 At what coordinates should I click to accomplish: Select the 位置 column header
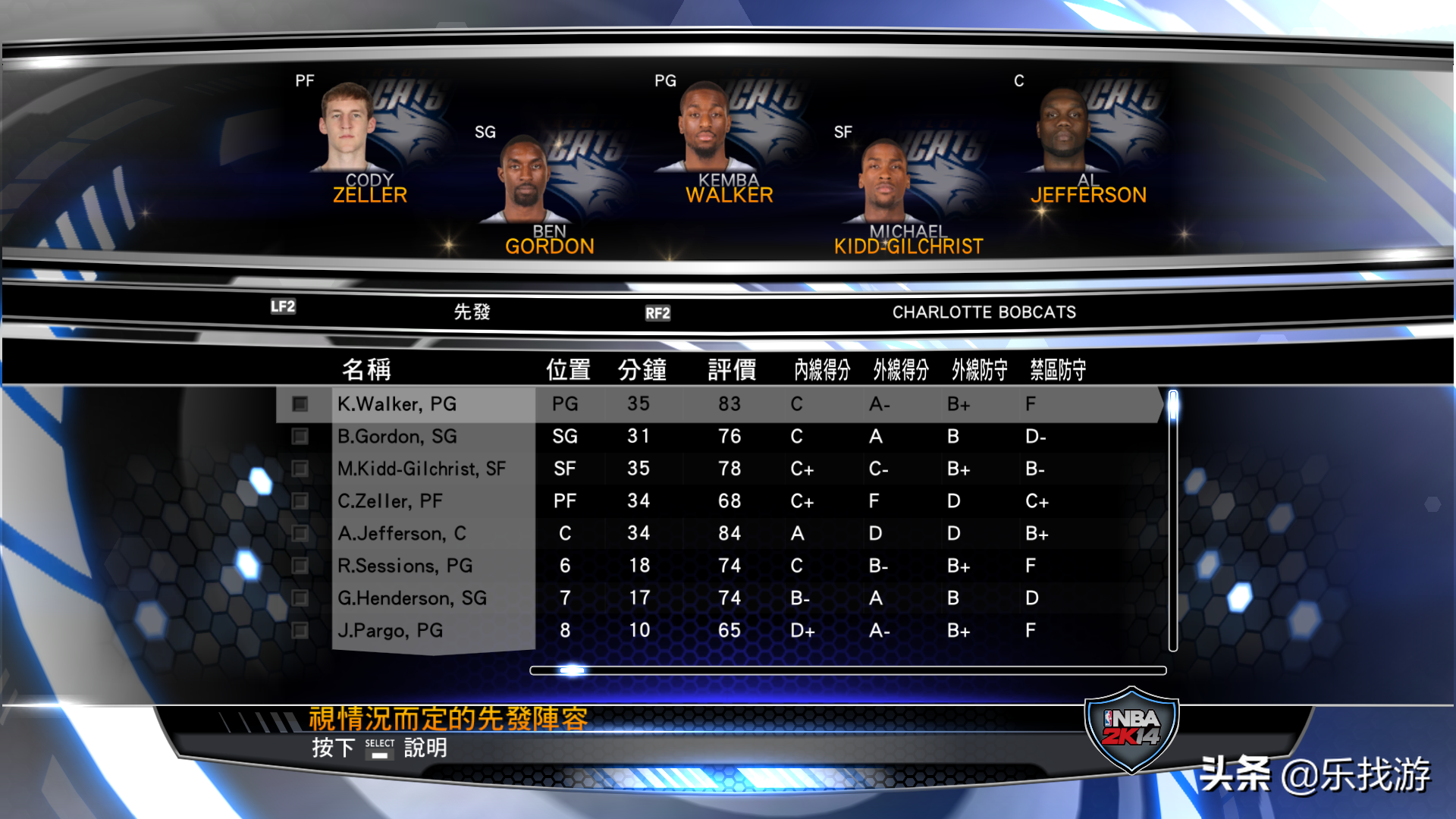tap(569, 369)
